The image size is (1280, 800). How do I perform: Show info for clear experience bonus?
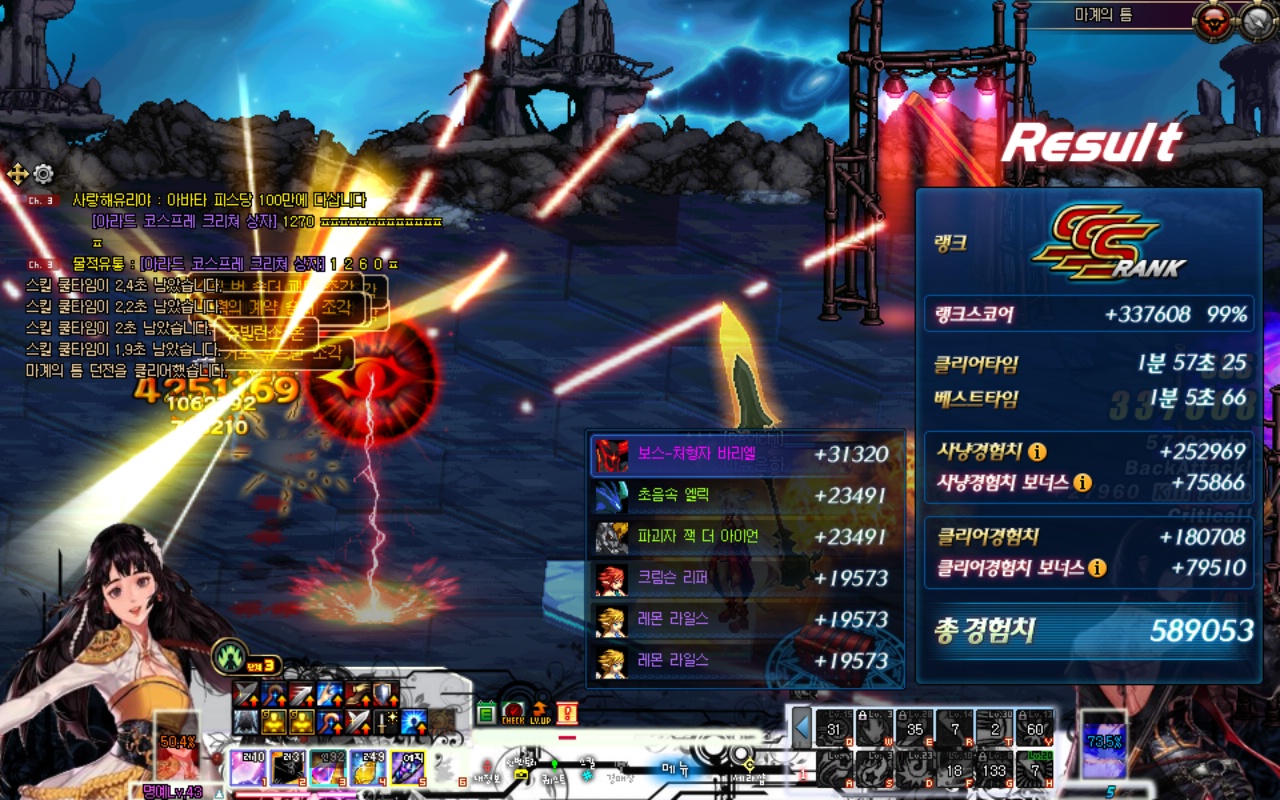[1097, 568]
